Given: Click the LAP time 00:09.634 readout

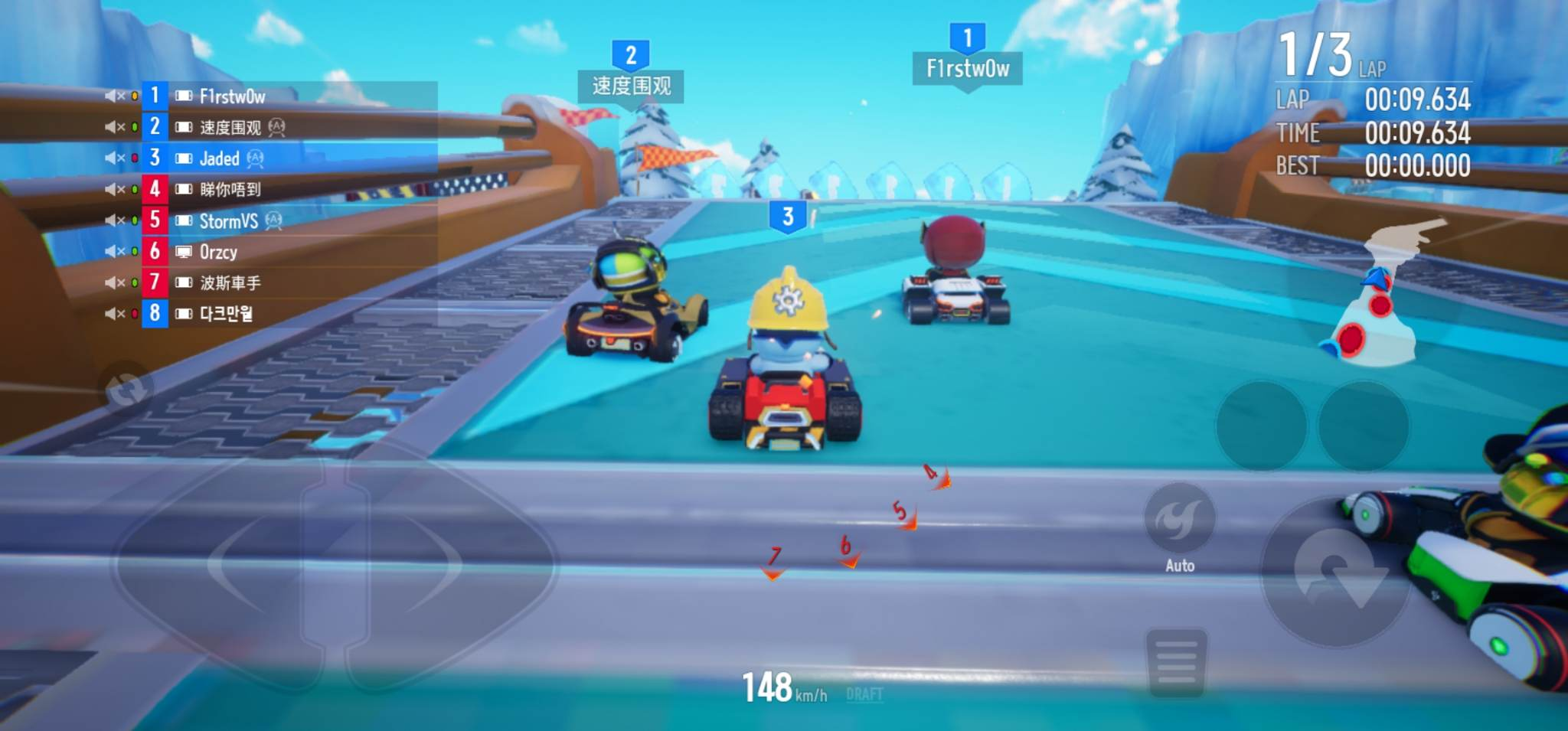Looking at the screenshot, I should tap(1416, 100).
